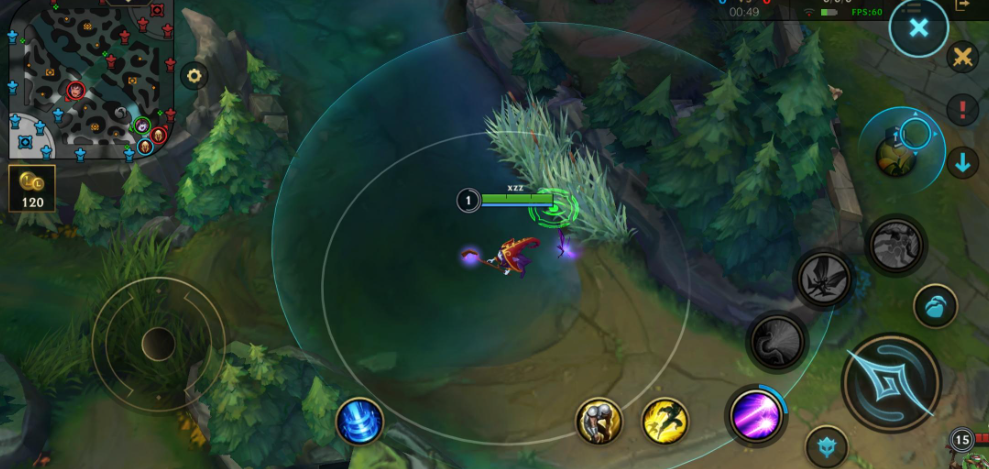989x469 pixels.
Task: Select the greyed ultimate ability icon
Action: click(895, 245)
